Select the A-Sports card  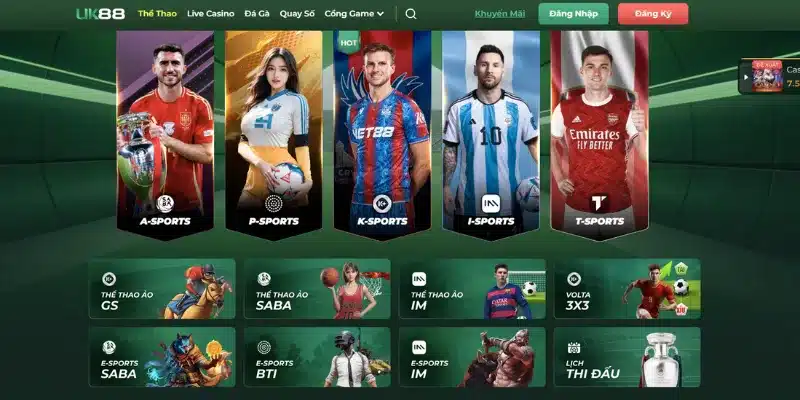165,130
